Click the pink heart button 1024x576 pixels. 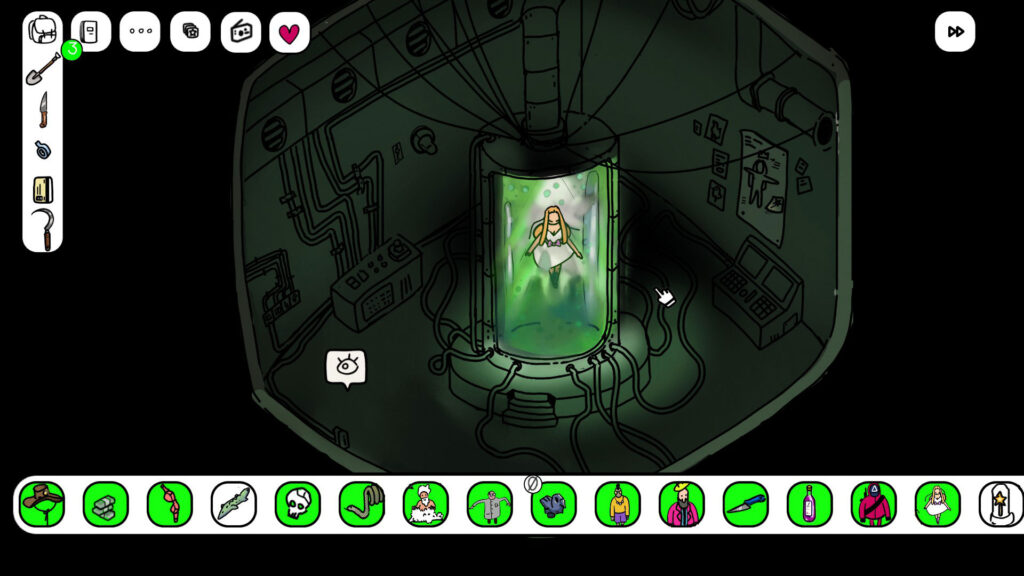pyautogui.click(x=289, y=33)
